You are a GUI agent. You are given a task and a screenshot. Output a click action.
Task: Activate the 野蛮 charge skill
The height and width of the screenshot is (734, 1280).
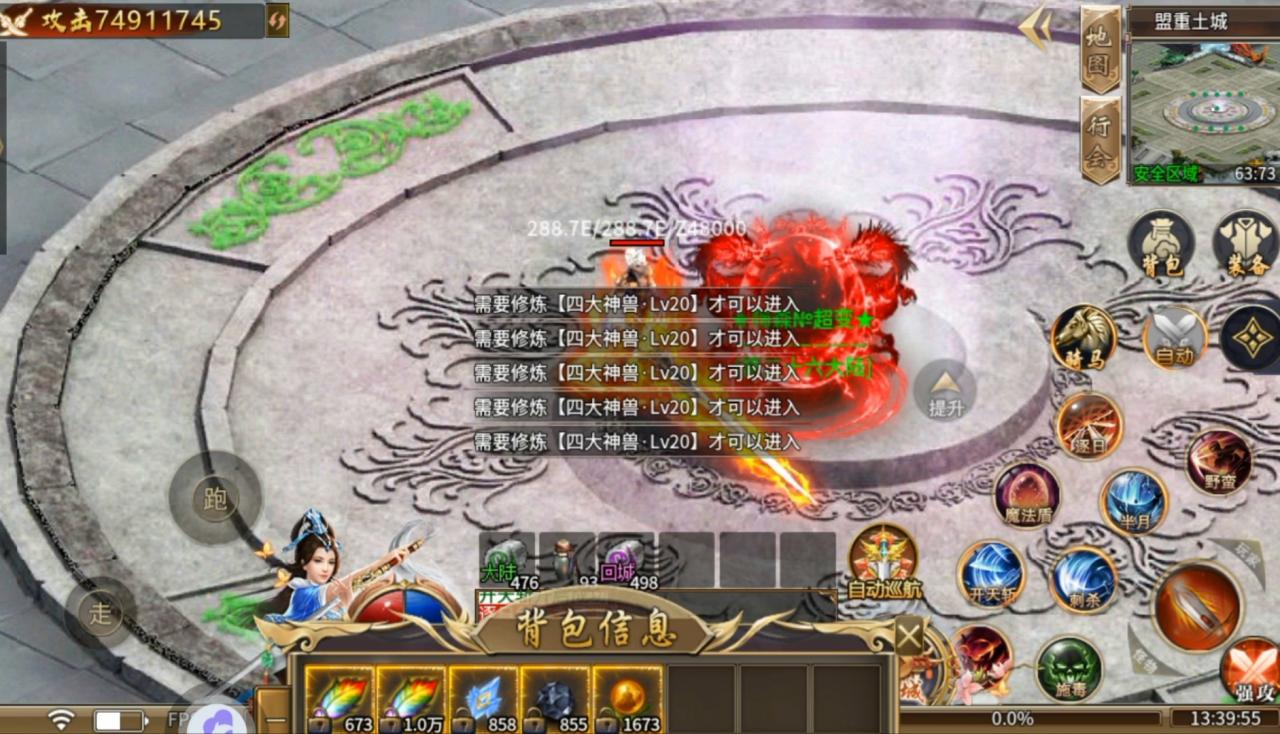1219,462
